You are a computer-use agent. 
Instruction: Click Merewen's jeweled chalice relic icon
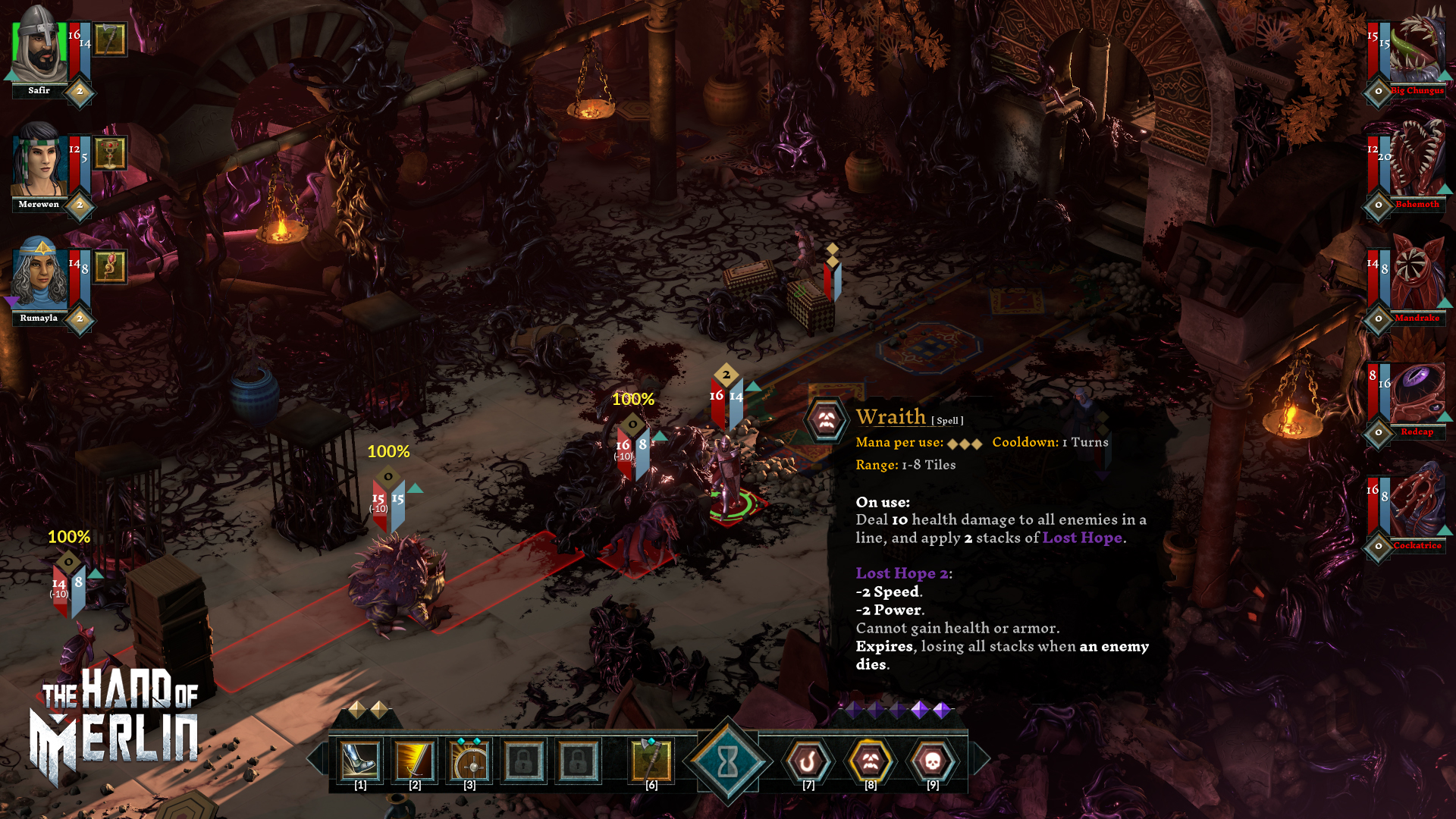(111, 153)
